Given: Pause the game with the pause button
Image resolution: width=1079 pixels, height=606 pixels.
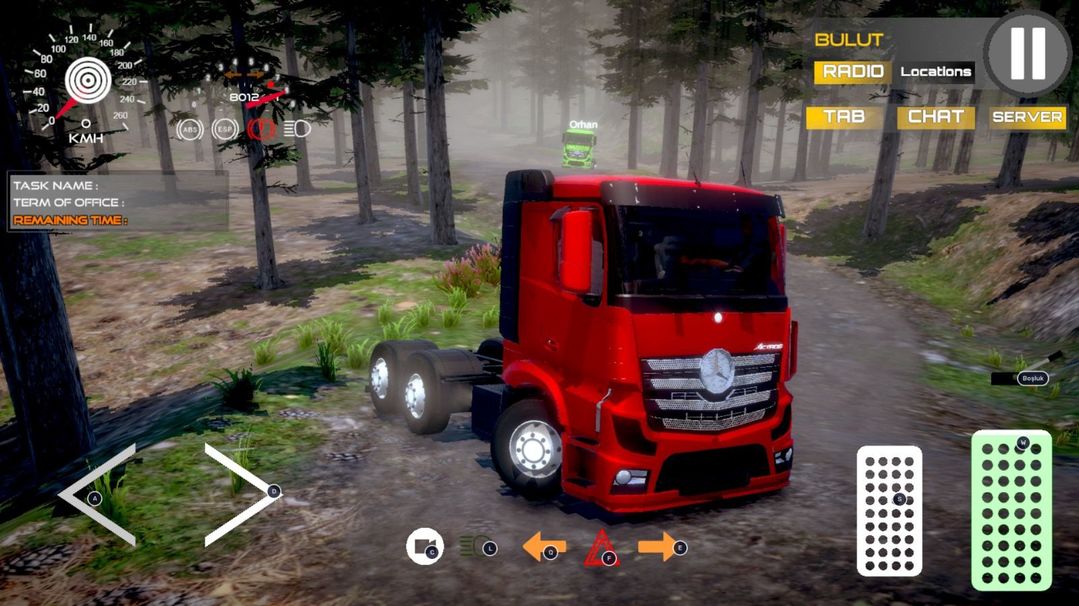Looking at the screenshot, I should click(x=1027, y=53).
